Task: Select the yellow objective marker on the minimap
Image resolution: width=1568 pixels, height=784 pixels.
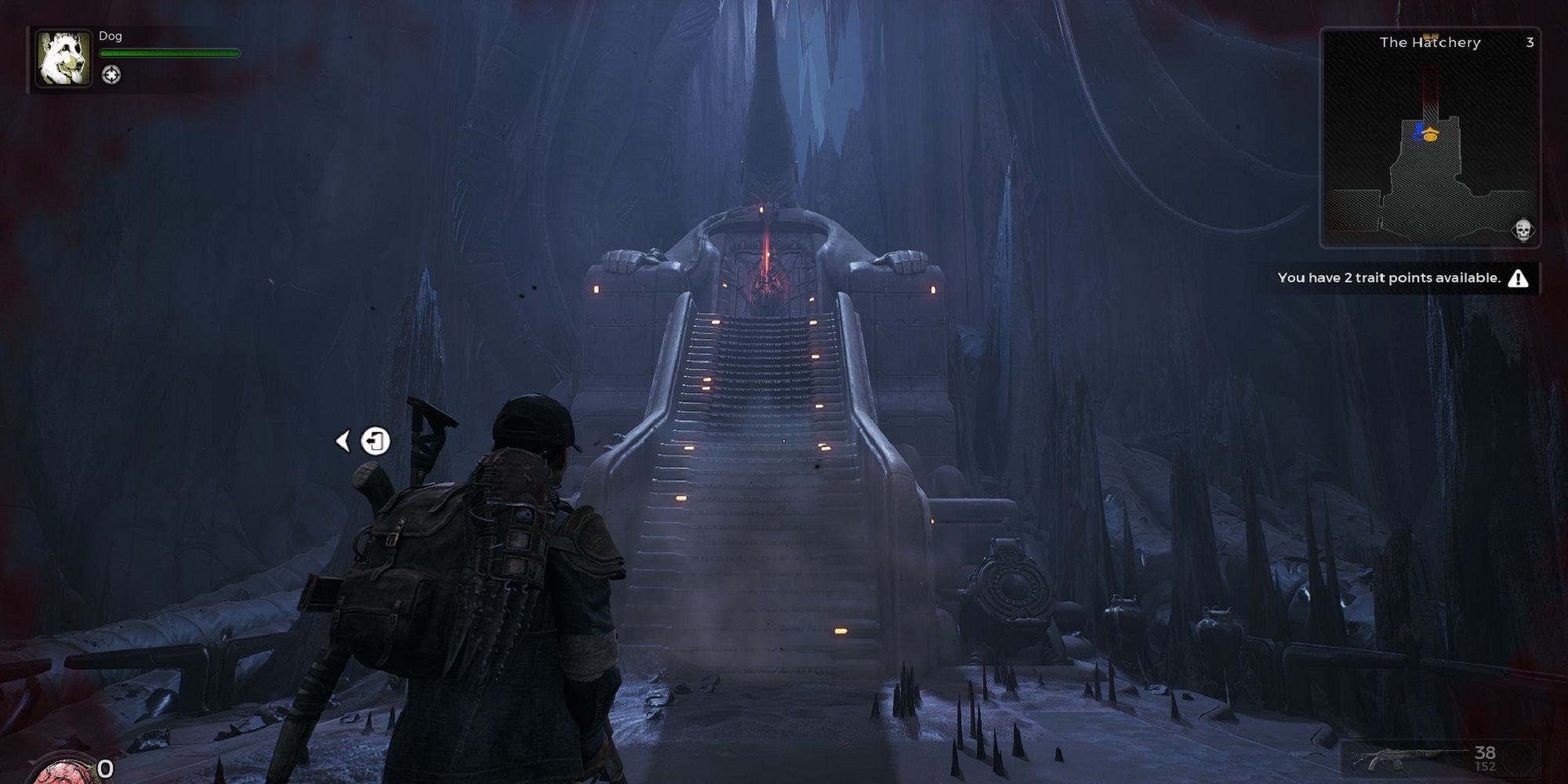Action: point(1432,134)
